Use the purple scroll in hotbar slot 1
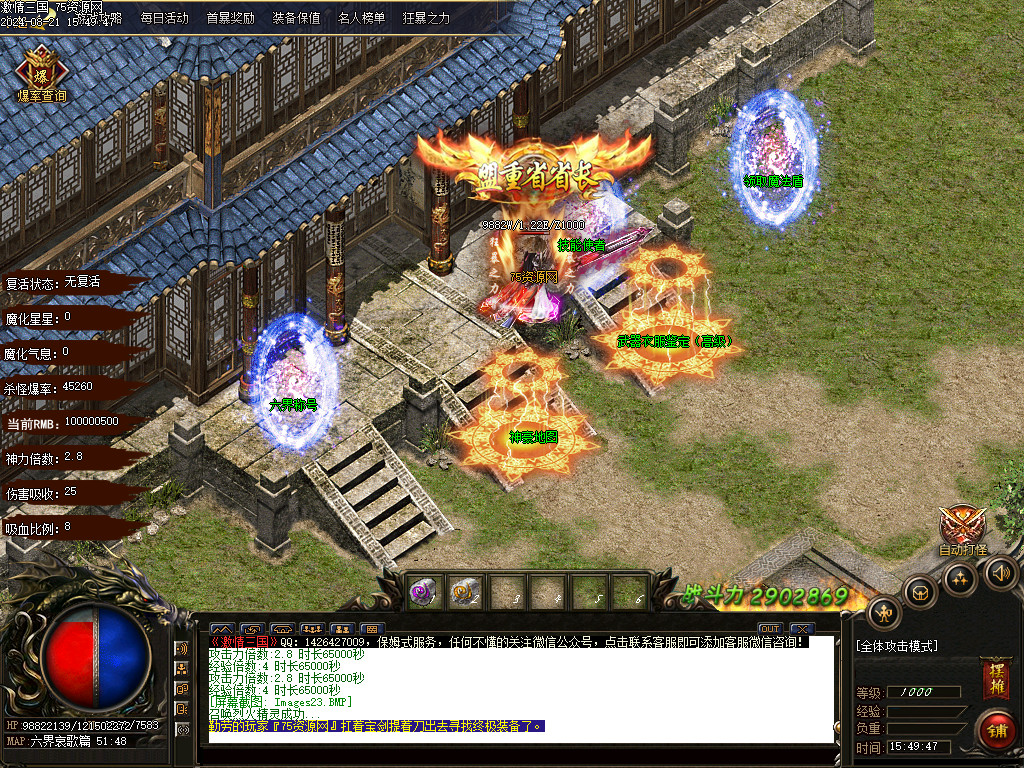1024x768 pixels. tap(425, 591)
